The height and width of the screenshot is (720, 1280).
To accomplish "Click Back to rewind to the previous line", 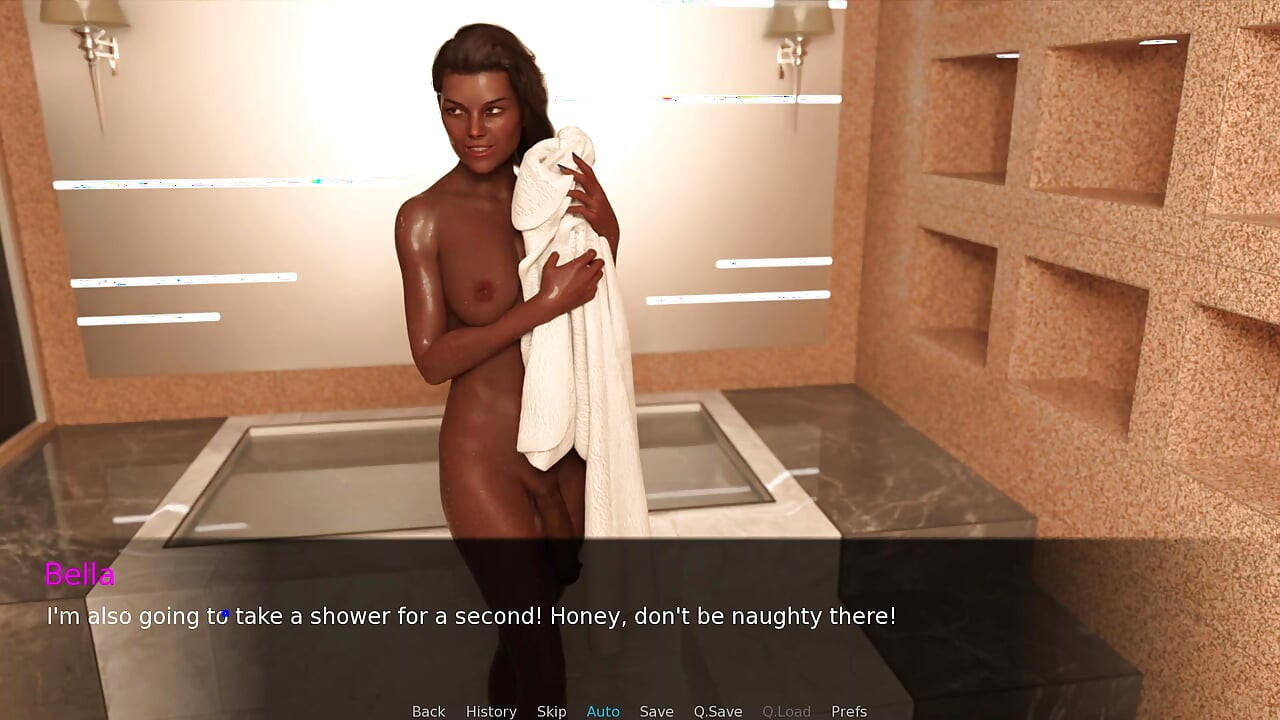I will pos(428,710).
